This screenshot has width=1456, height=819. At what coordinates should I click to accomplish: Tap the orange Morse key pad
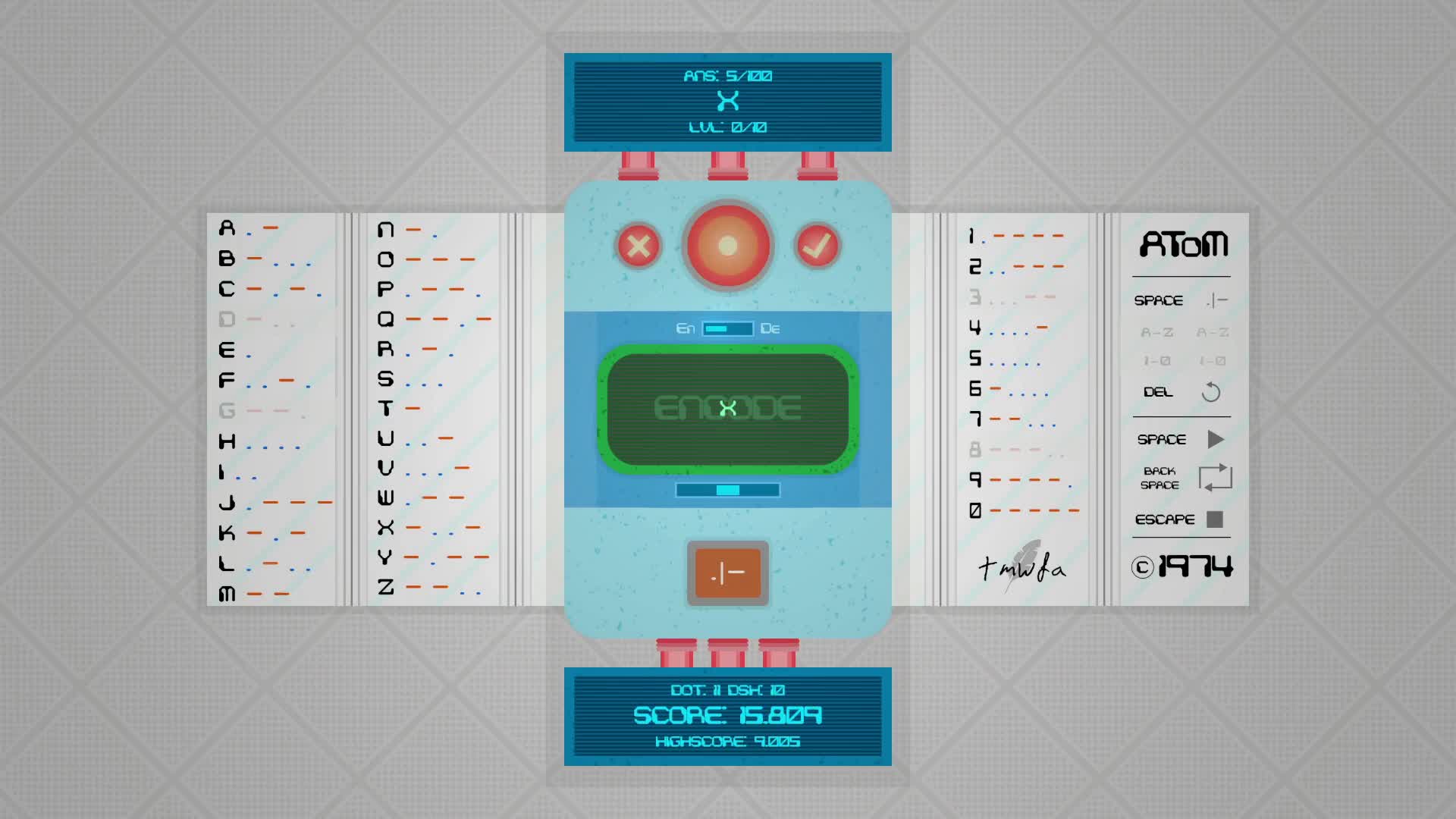[727, 574]
